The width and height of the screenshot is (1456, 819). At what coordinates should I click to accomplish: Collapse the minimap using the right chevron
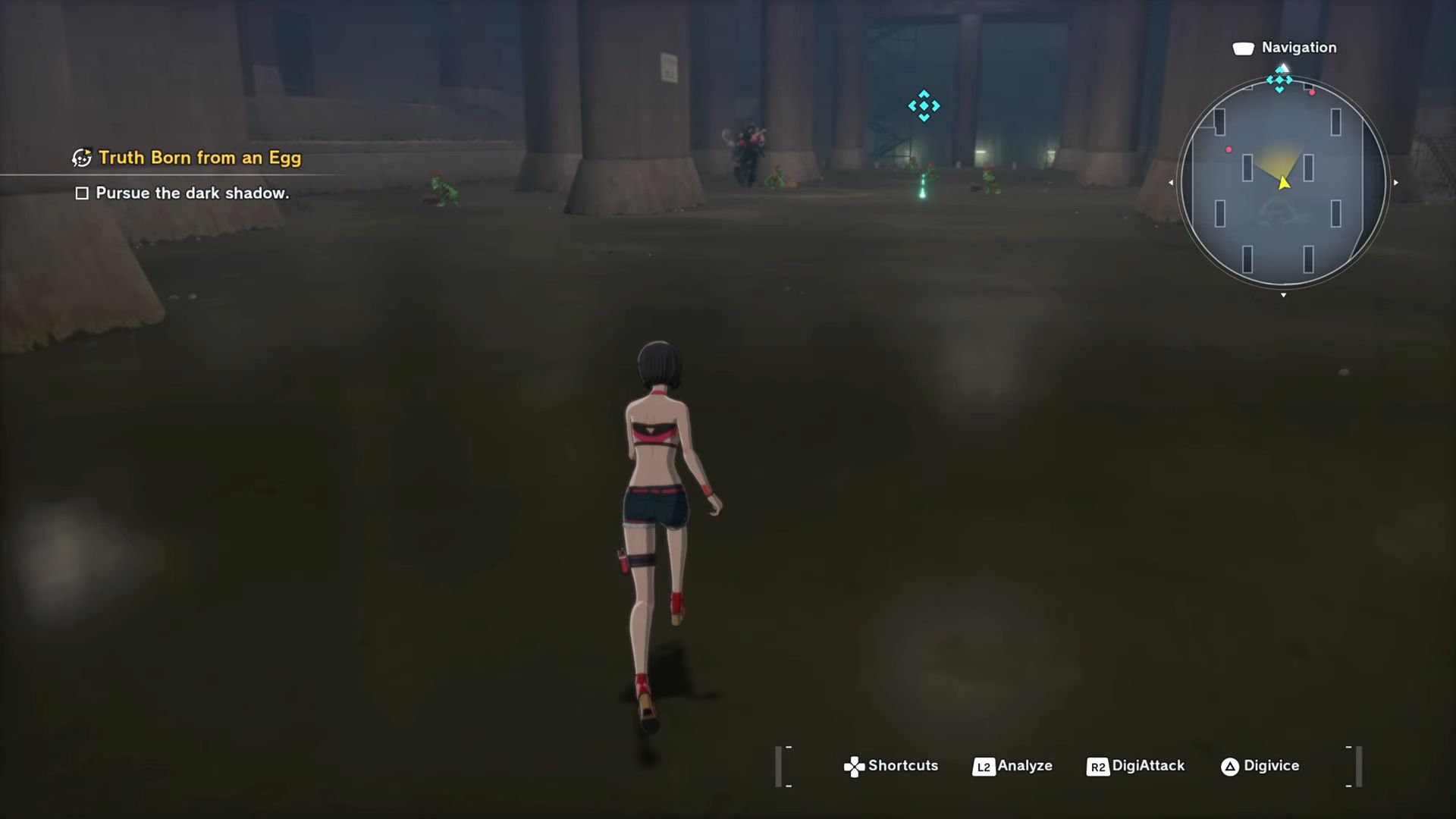pos(1395,182)
